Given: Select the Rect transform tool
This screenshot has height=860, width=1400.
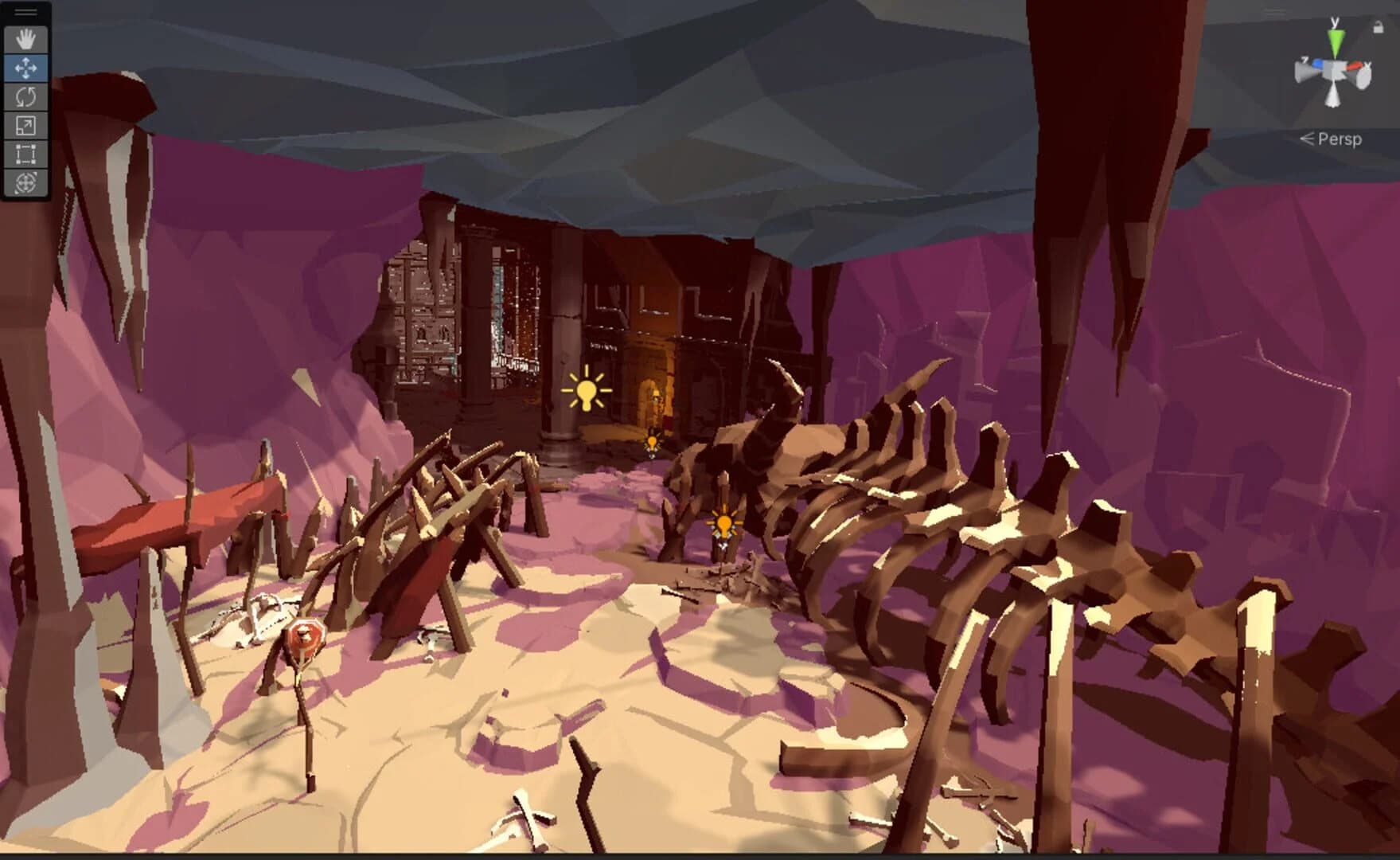Looking at the screenshot, I should click(x=25, y=151).
